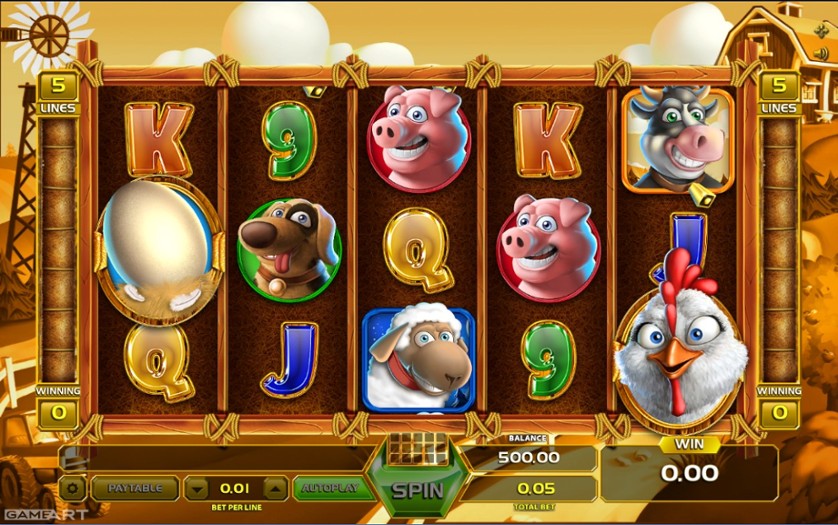
Task: Spin the reels with the green SPIN button
Action: [417, 490]
